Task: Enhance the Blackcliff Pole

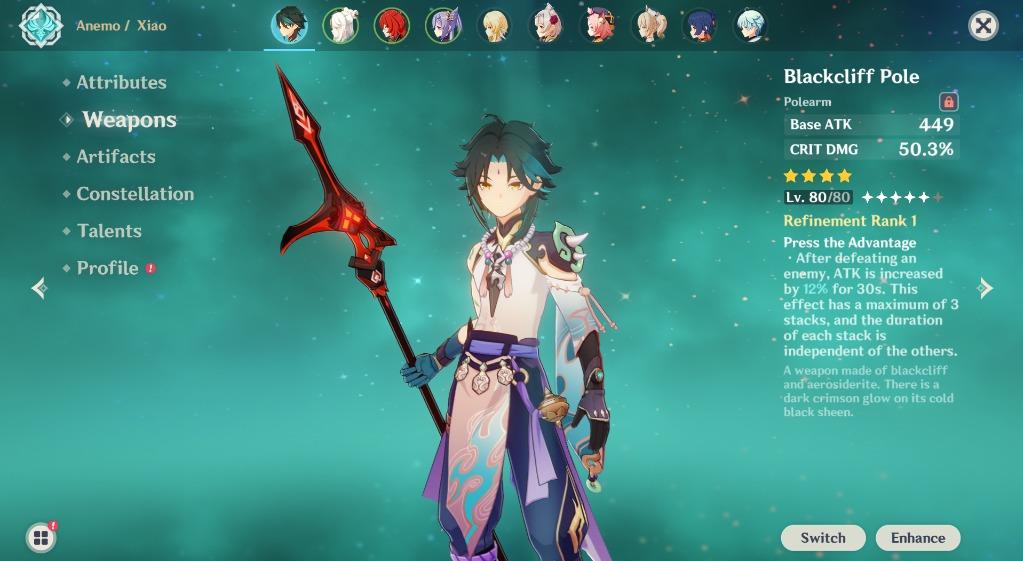Action: click(917, 538)
